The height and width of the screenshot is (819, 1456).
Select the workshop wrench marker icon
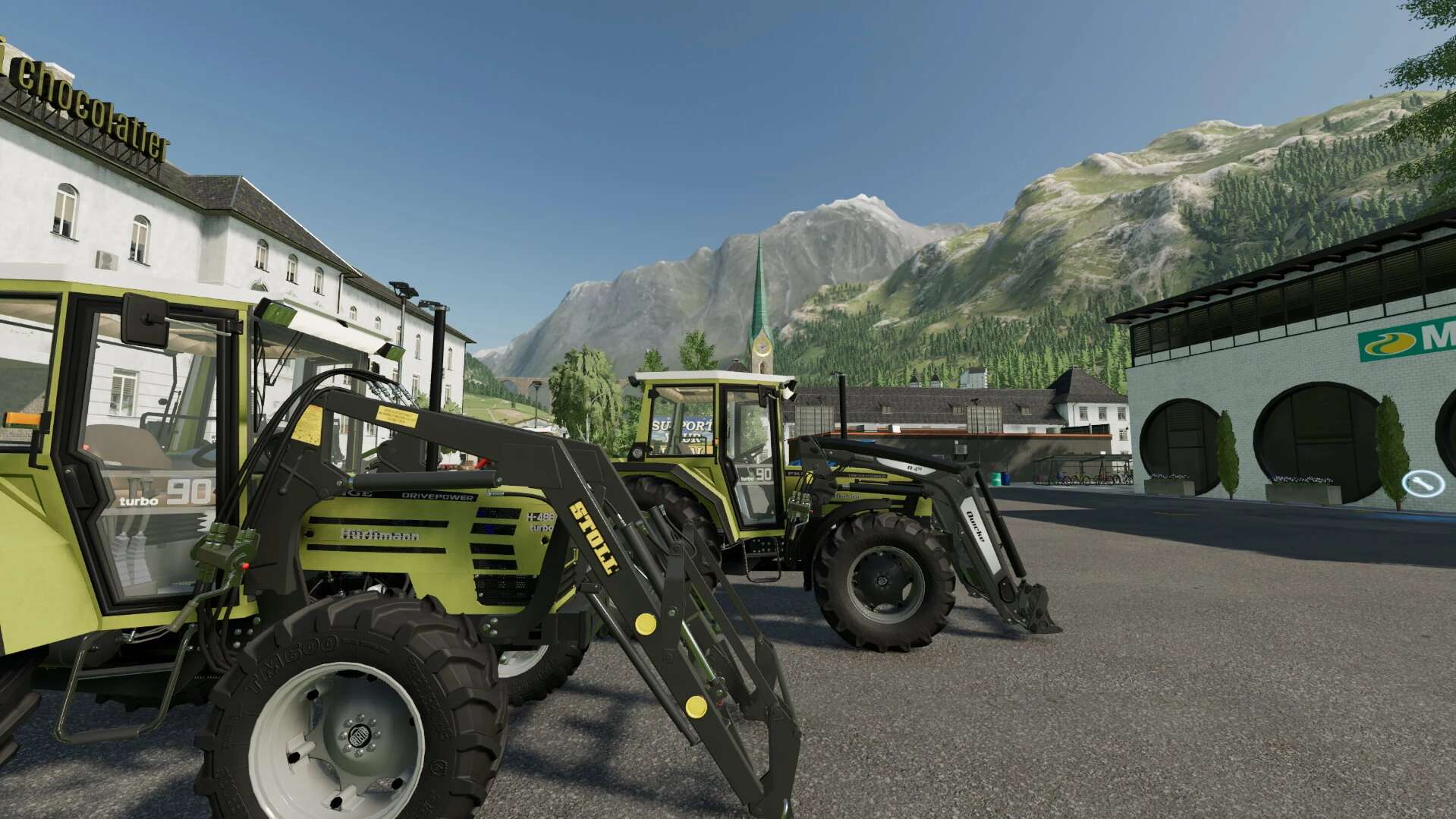click(1417, 483)
